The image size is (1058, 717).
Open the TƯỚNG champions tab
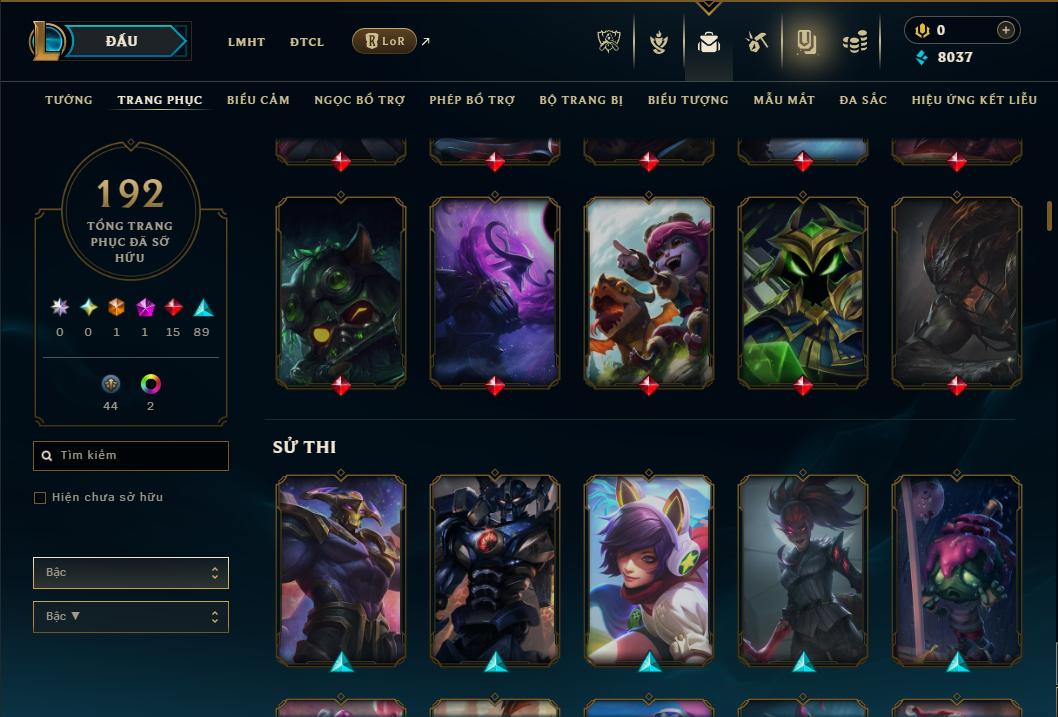69,100
